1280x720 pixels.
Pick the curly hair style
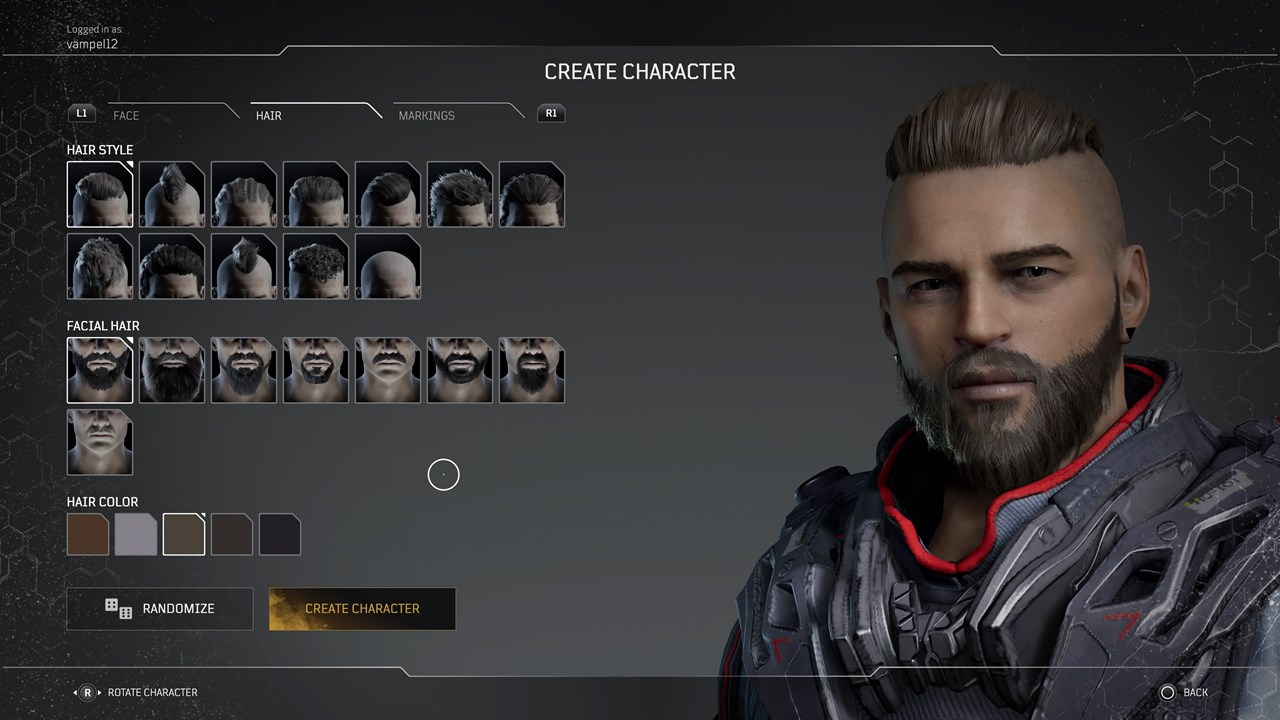click(316, 267)
